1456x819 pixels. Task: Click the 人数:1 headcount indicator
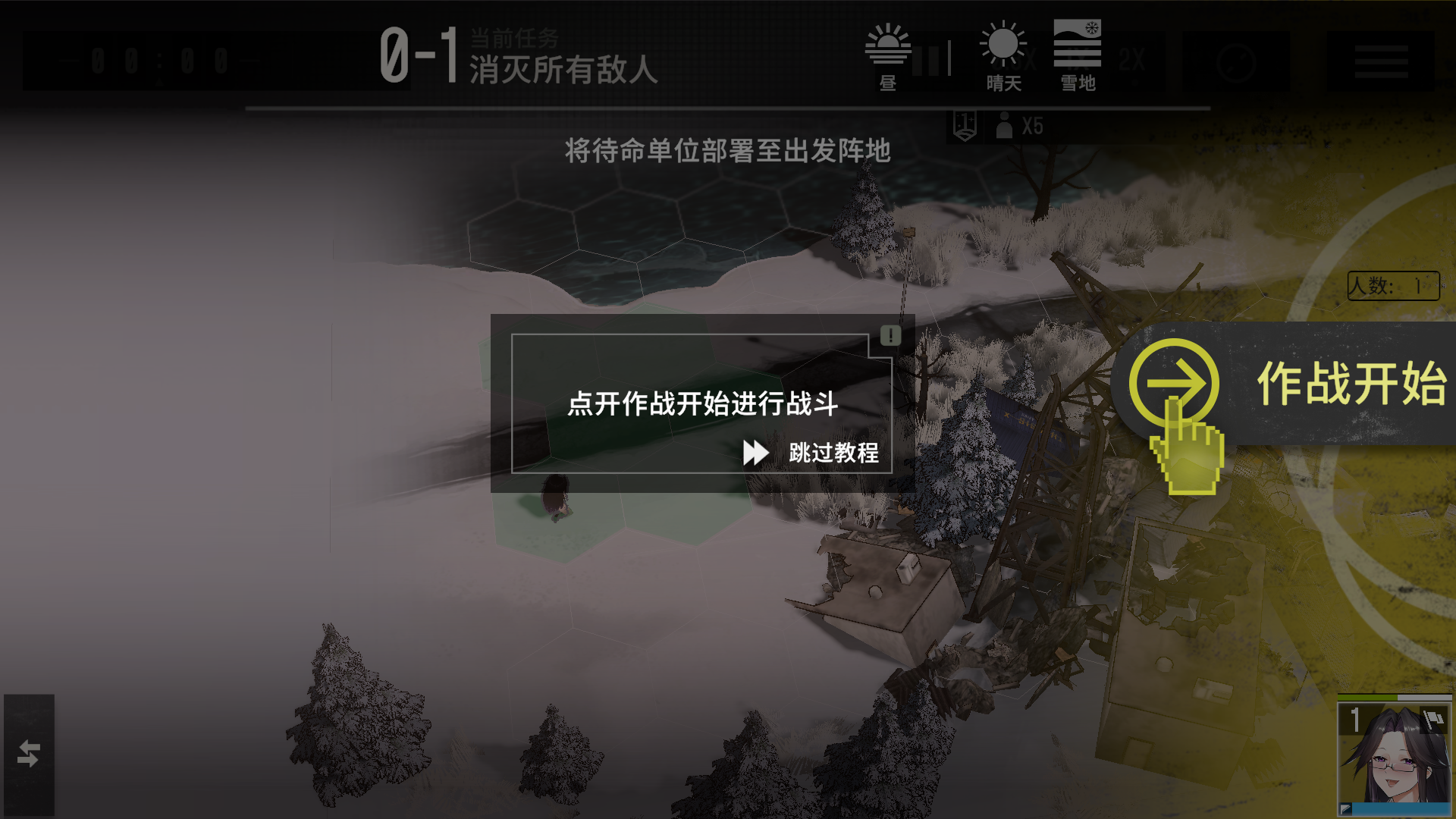tap(1395, 287)
